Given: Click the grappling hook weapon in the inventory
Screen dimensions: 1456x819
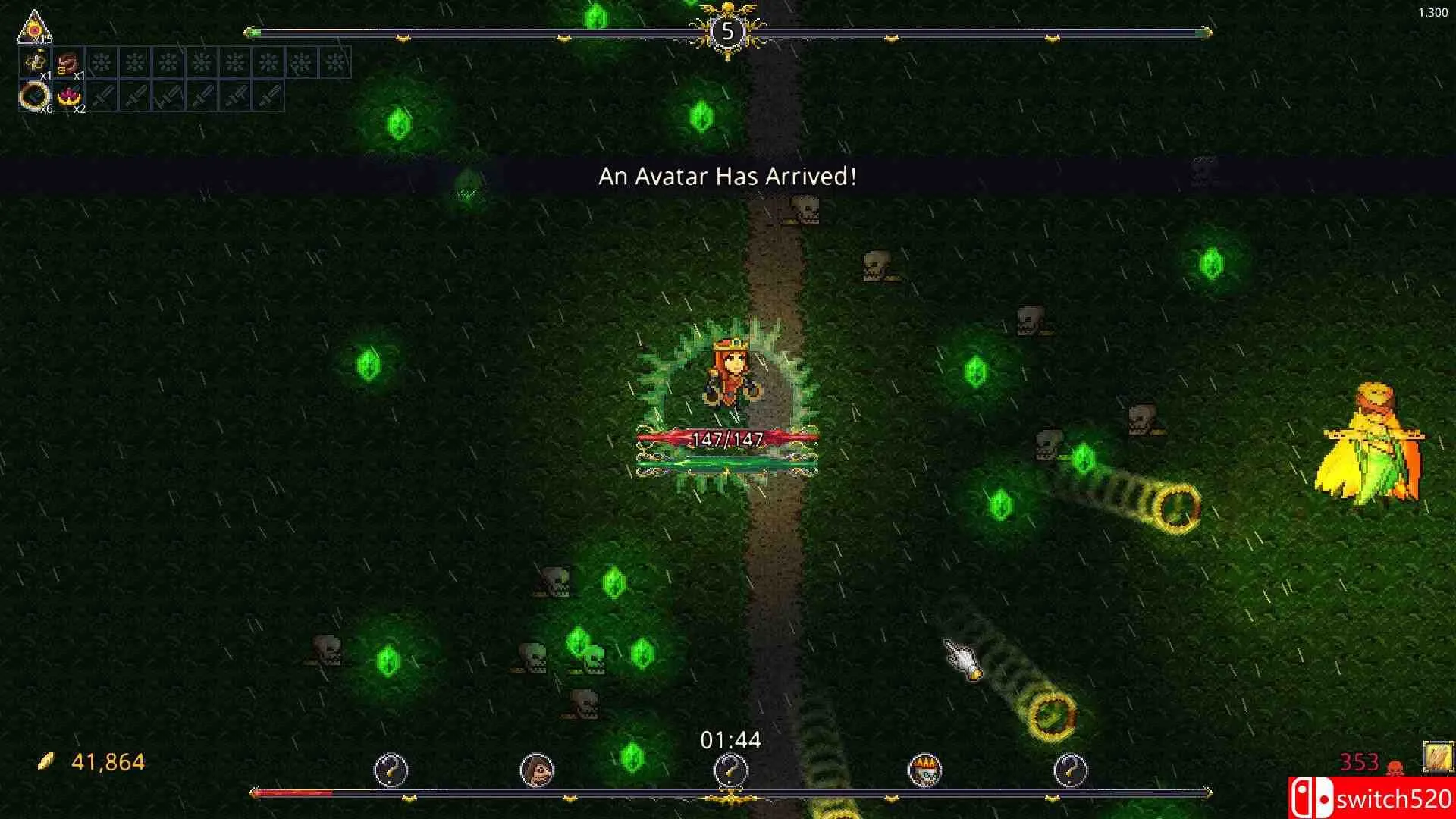Looking at the screenshot, I should pyautogui.click(x=35, y=62).
